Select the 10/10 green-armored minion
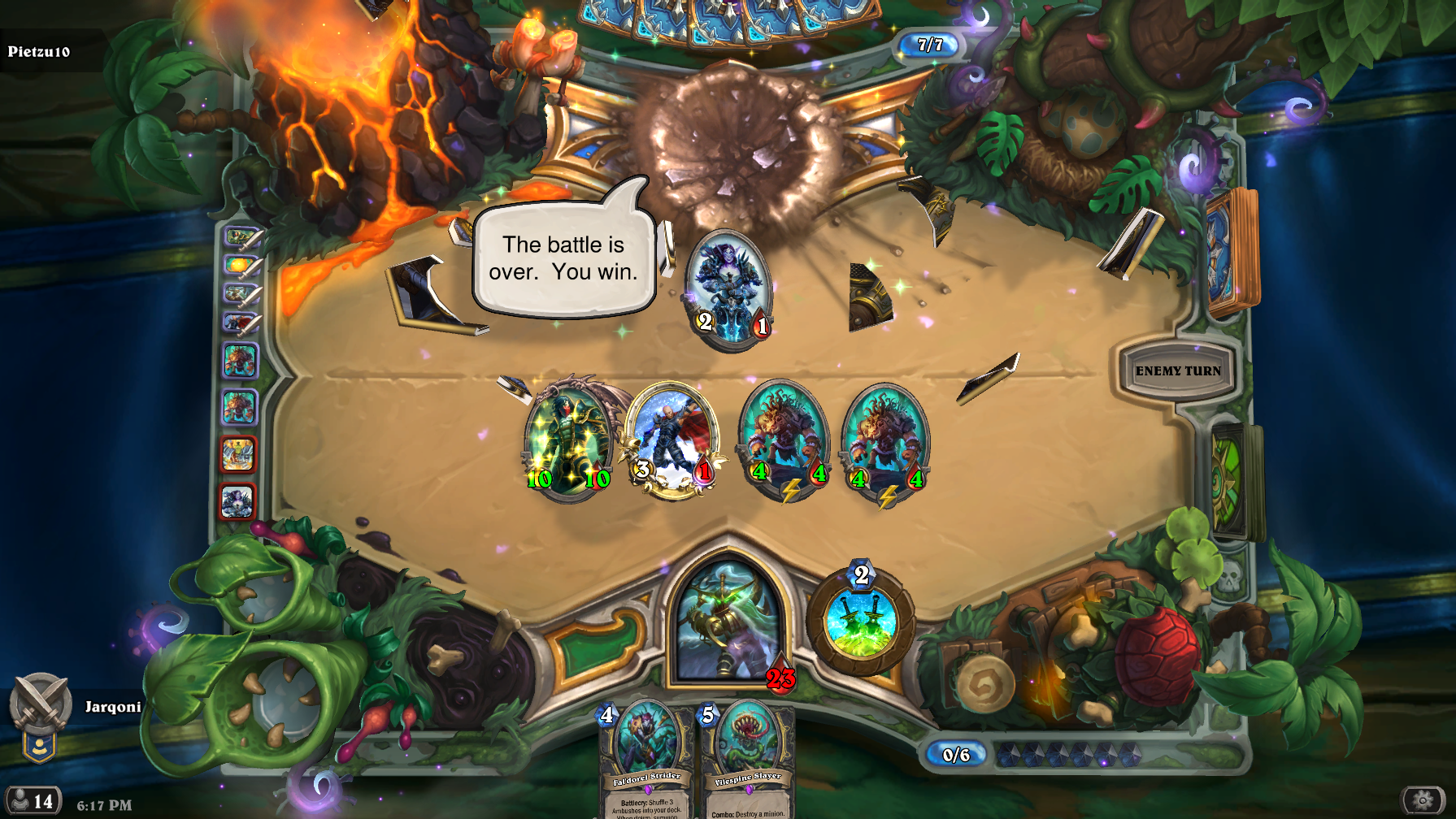1456x819 pixels. point(567,440)
